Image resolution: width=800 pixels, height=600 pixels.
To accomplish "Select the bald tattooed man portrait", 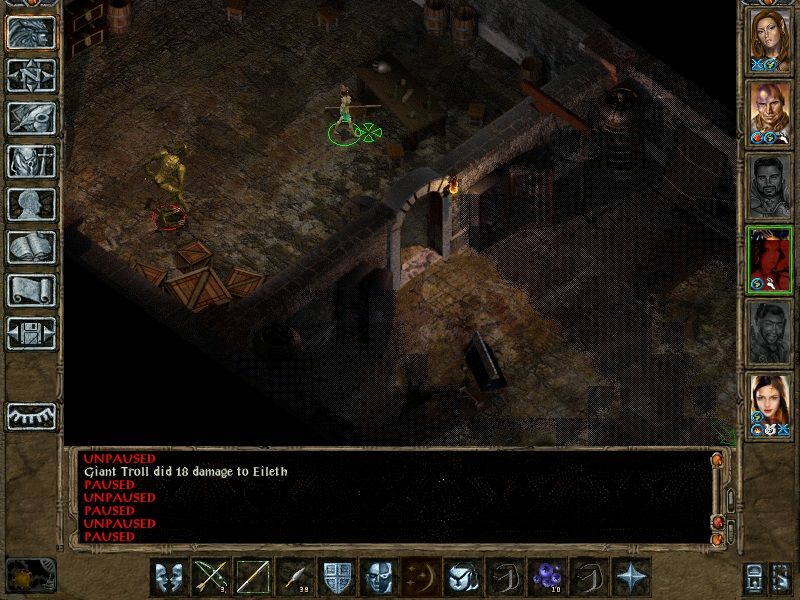I will [x=770, y=111].
